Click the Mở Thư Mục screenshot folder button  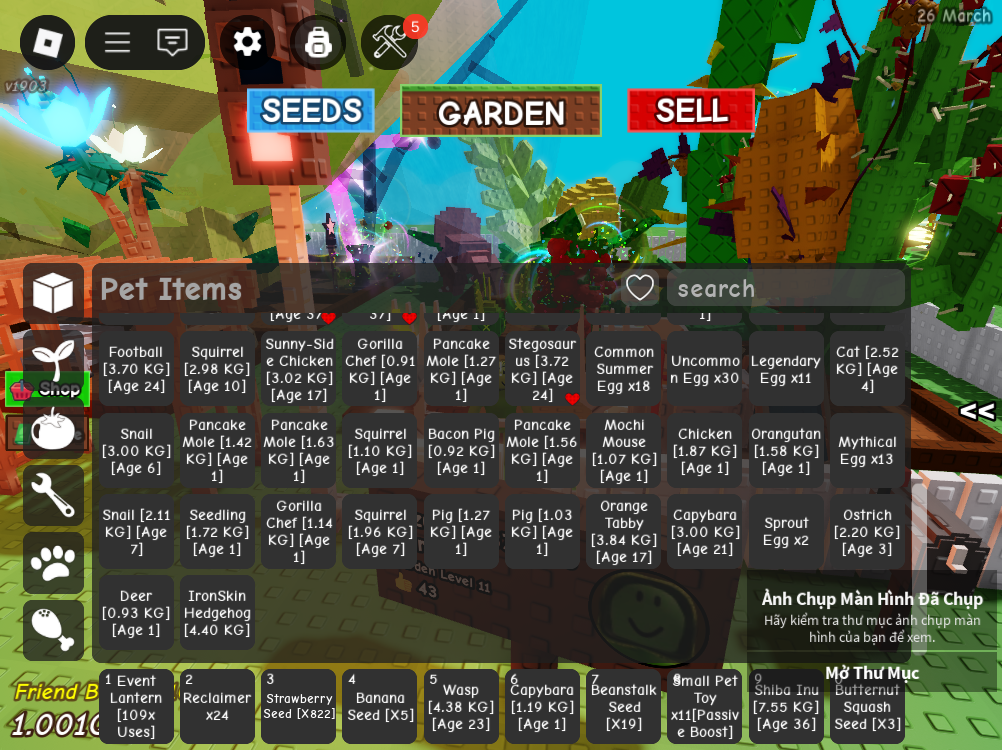[871, 673]
